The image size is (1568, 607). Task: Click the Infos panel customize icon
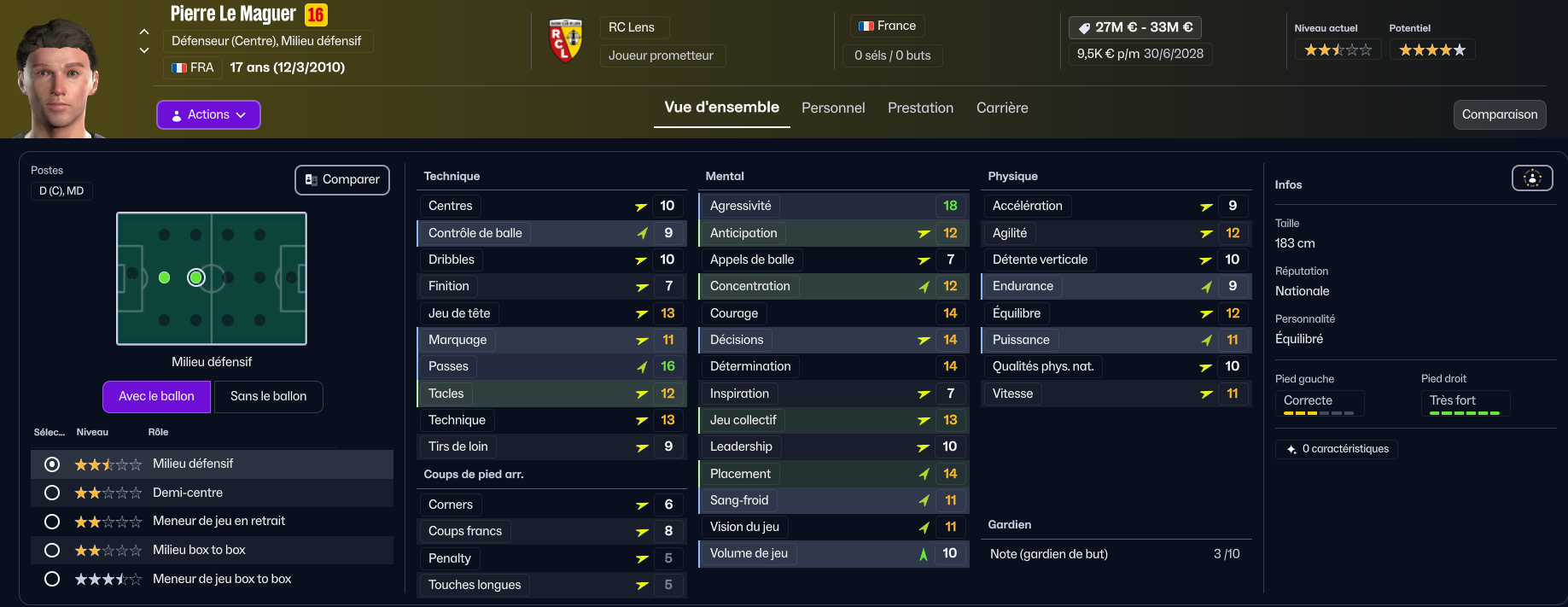[1532, 178]
